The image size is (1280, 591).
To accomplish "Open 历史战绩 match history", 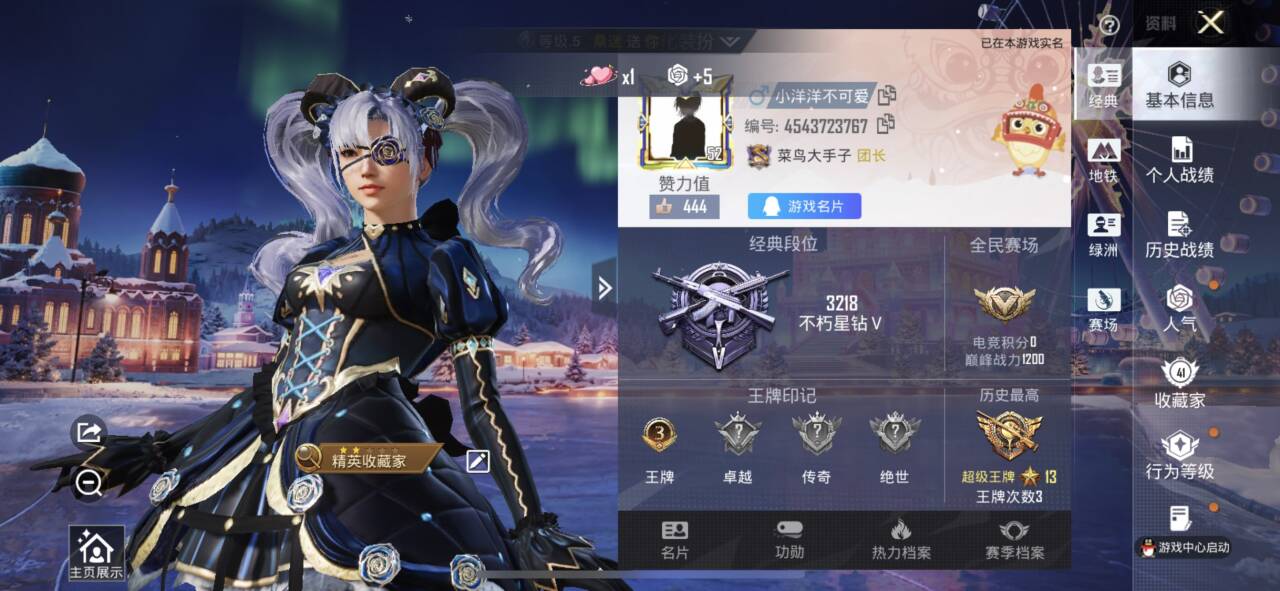I will [1179, 236].
